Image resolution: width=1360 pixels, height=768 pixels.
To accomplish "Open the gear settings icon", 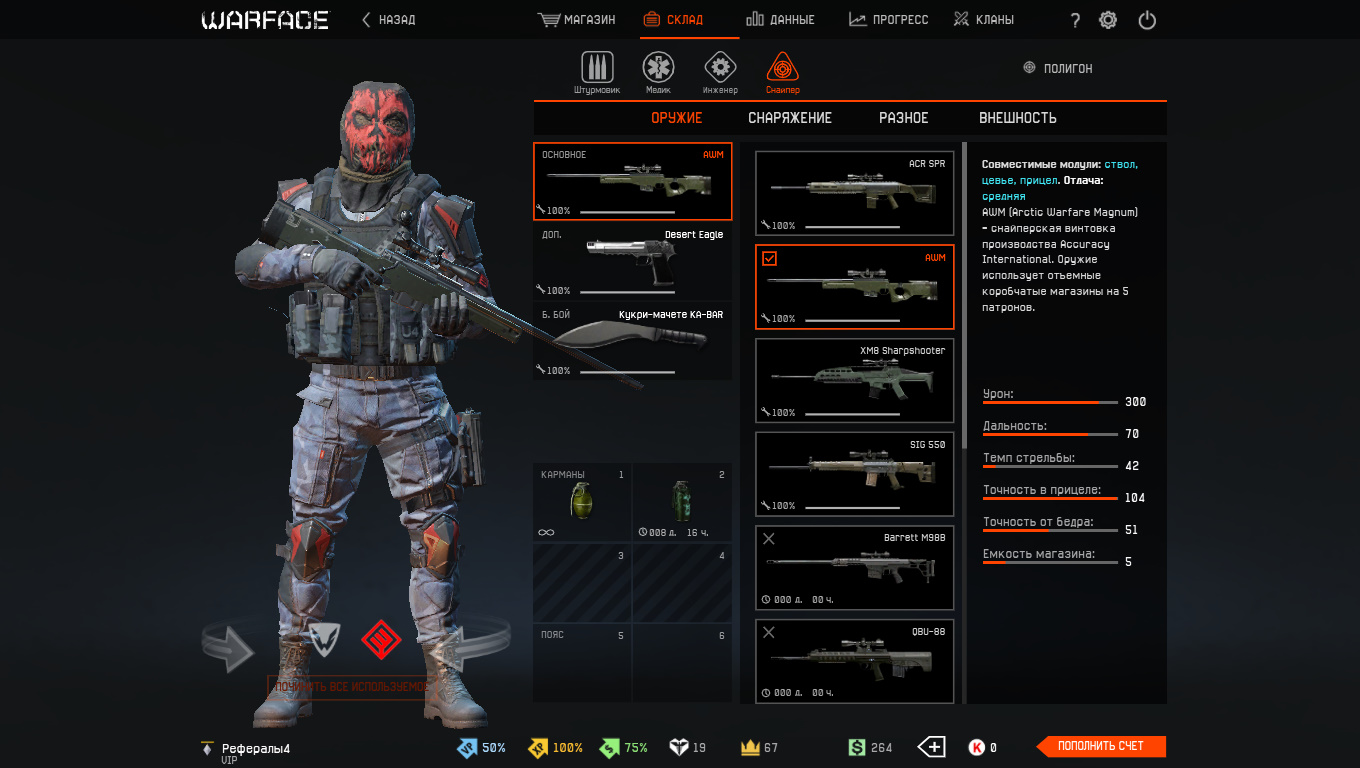I will [1108, 20].
